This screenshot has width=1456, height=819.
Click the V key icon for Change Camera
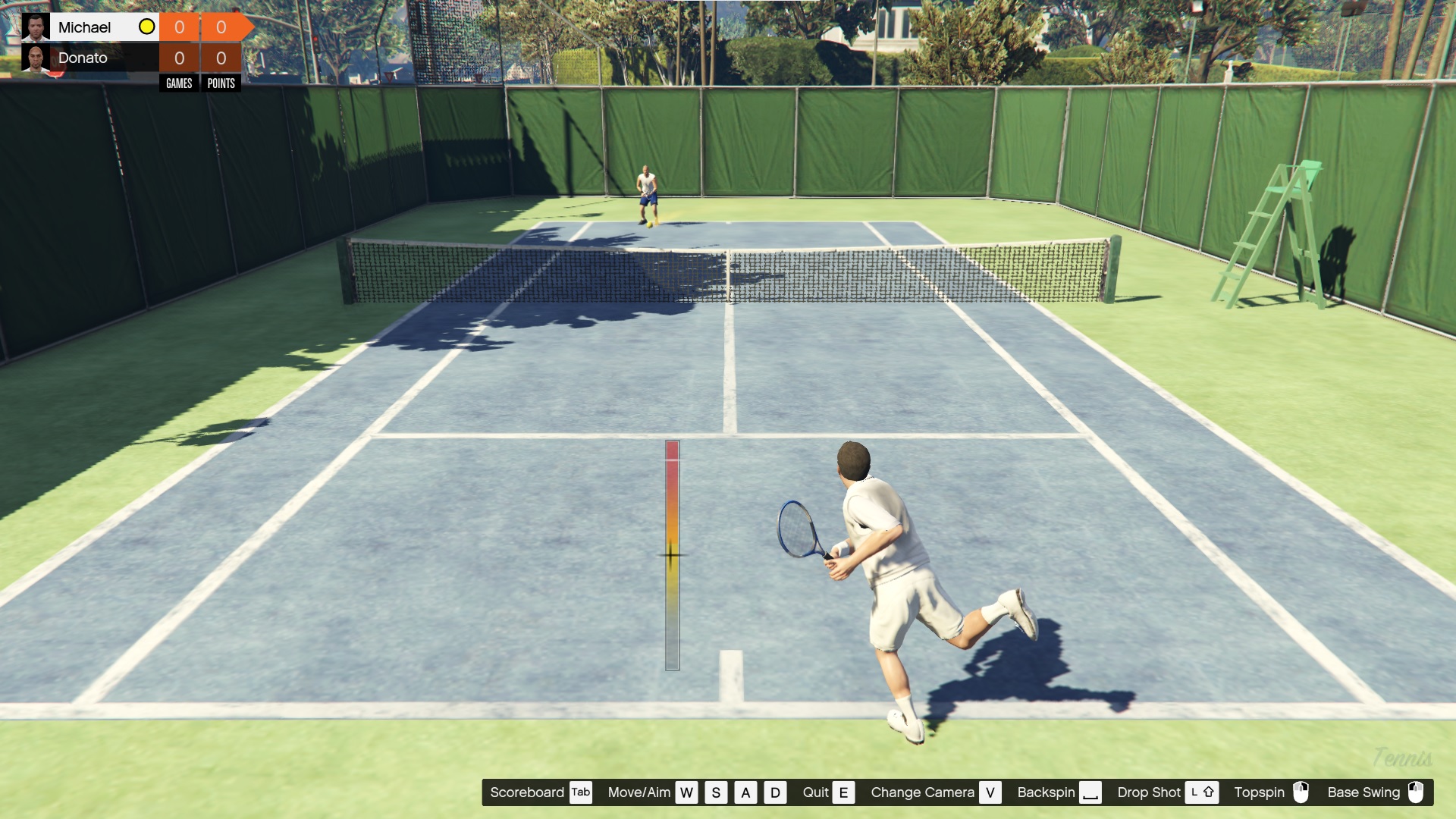[x=990, y=792]
